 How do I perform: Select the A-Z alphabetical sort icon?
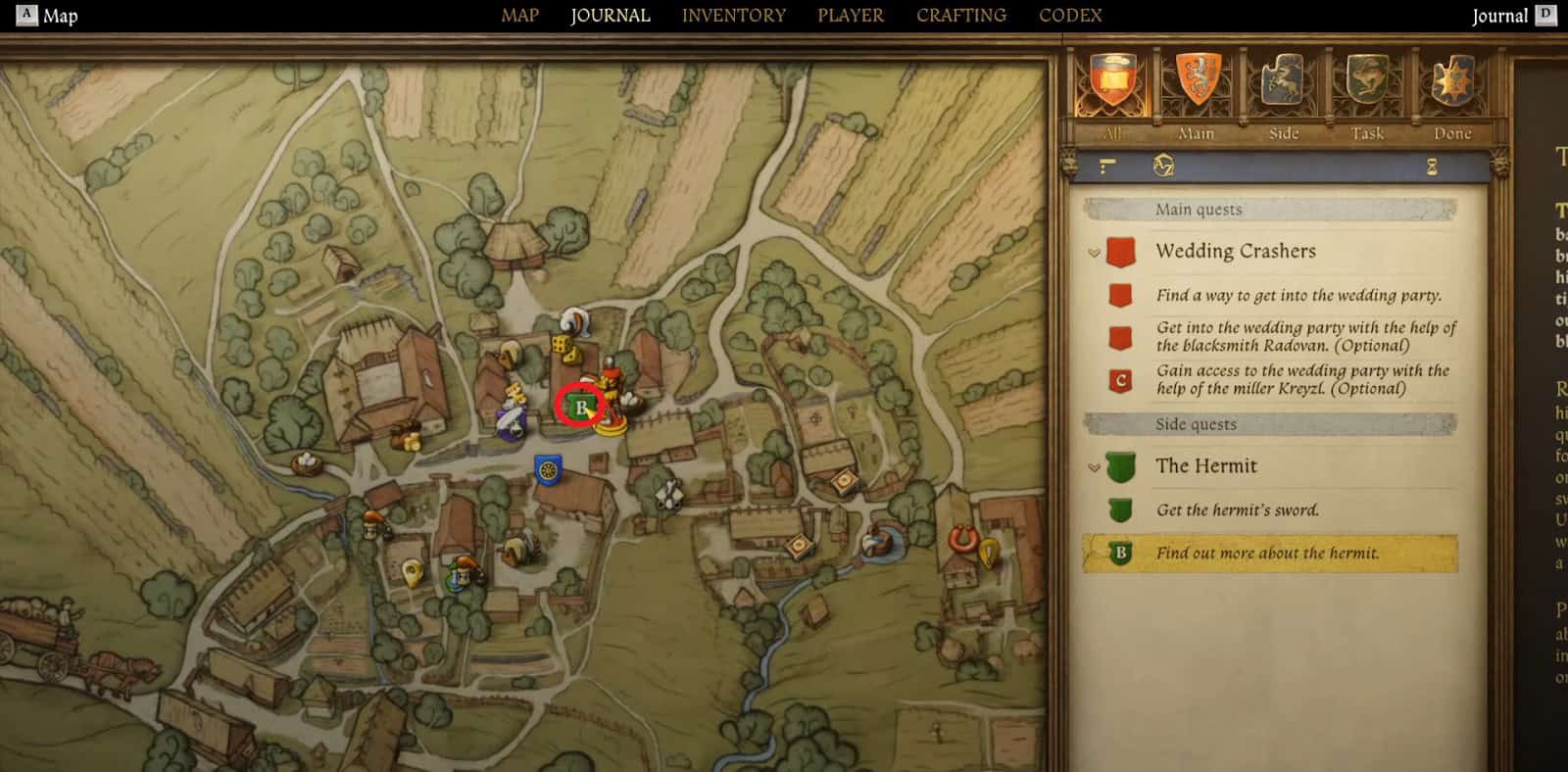point(1162,168)
